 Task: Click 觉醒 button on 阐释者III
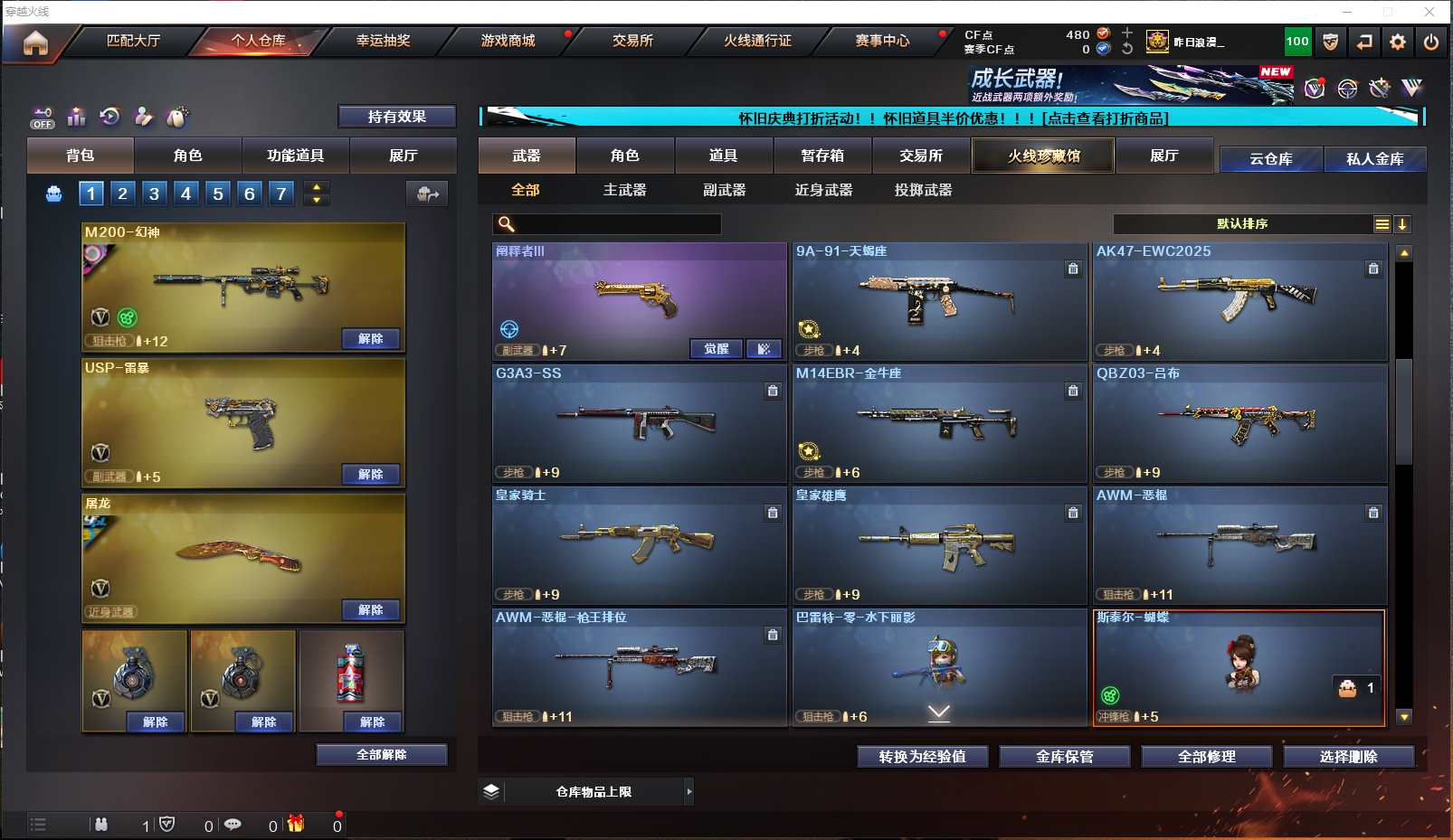717,349
